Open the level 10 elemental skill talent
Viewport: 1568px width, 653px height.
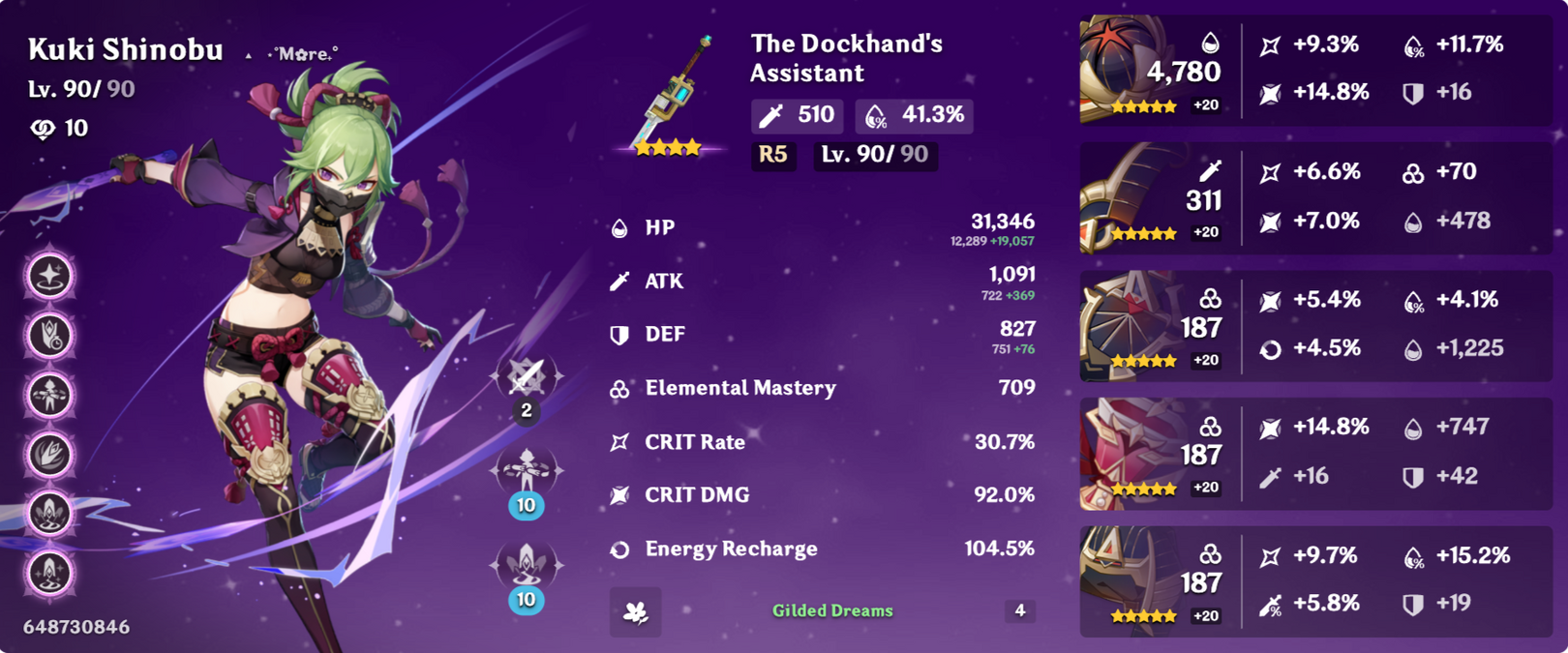pos(527,471)
